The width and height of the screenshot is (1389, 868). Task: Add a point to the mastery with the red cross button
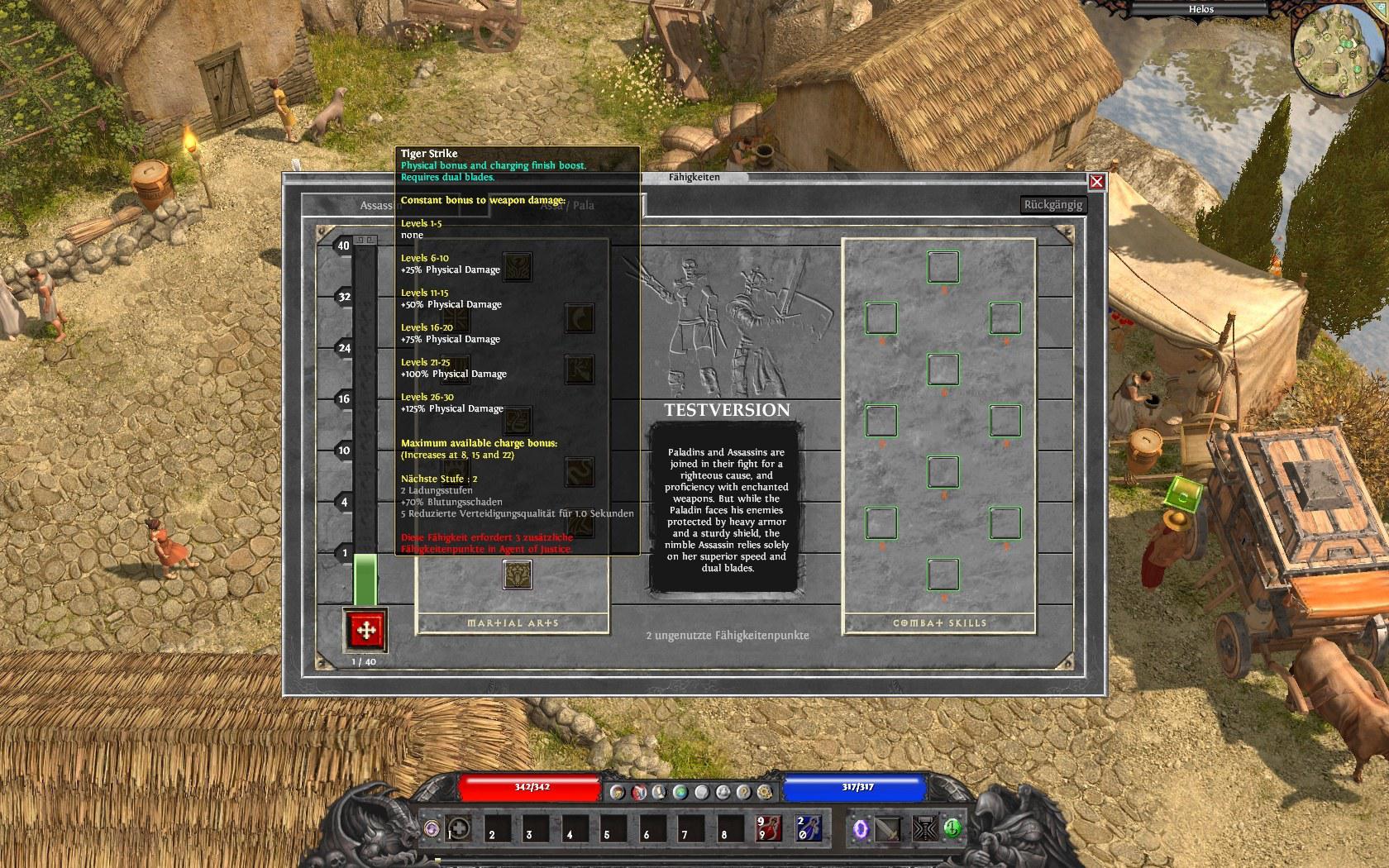tap(365, 632)
